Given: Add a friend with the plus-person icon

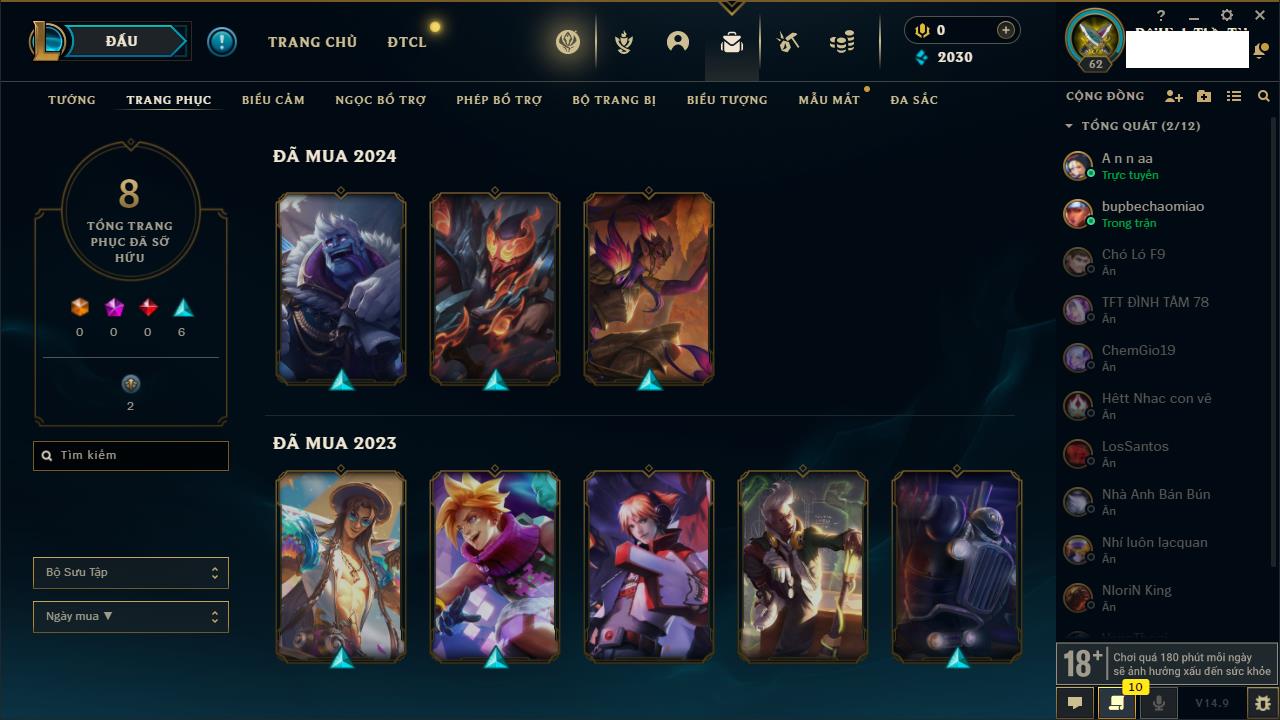Looking at the screenshot, I should coord(1174,96).
